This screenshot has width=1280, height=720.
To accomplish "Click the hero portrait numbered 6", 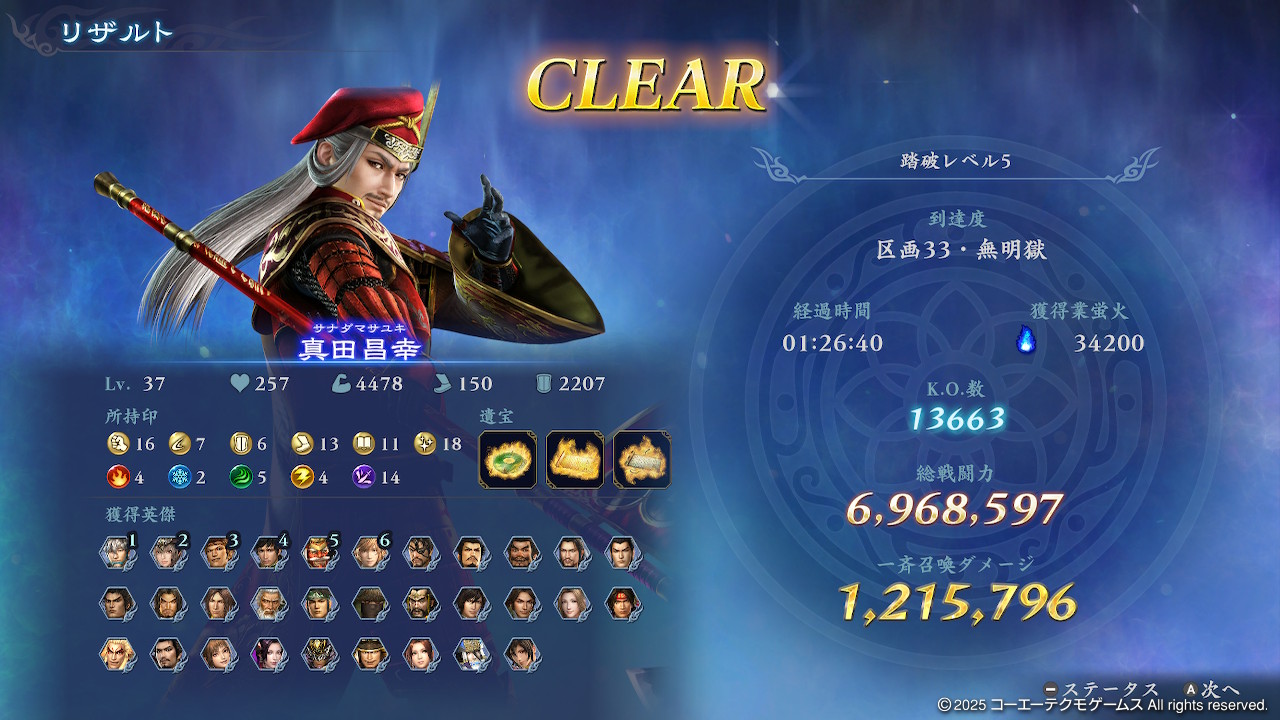I will coord(370,552).
